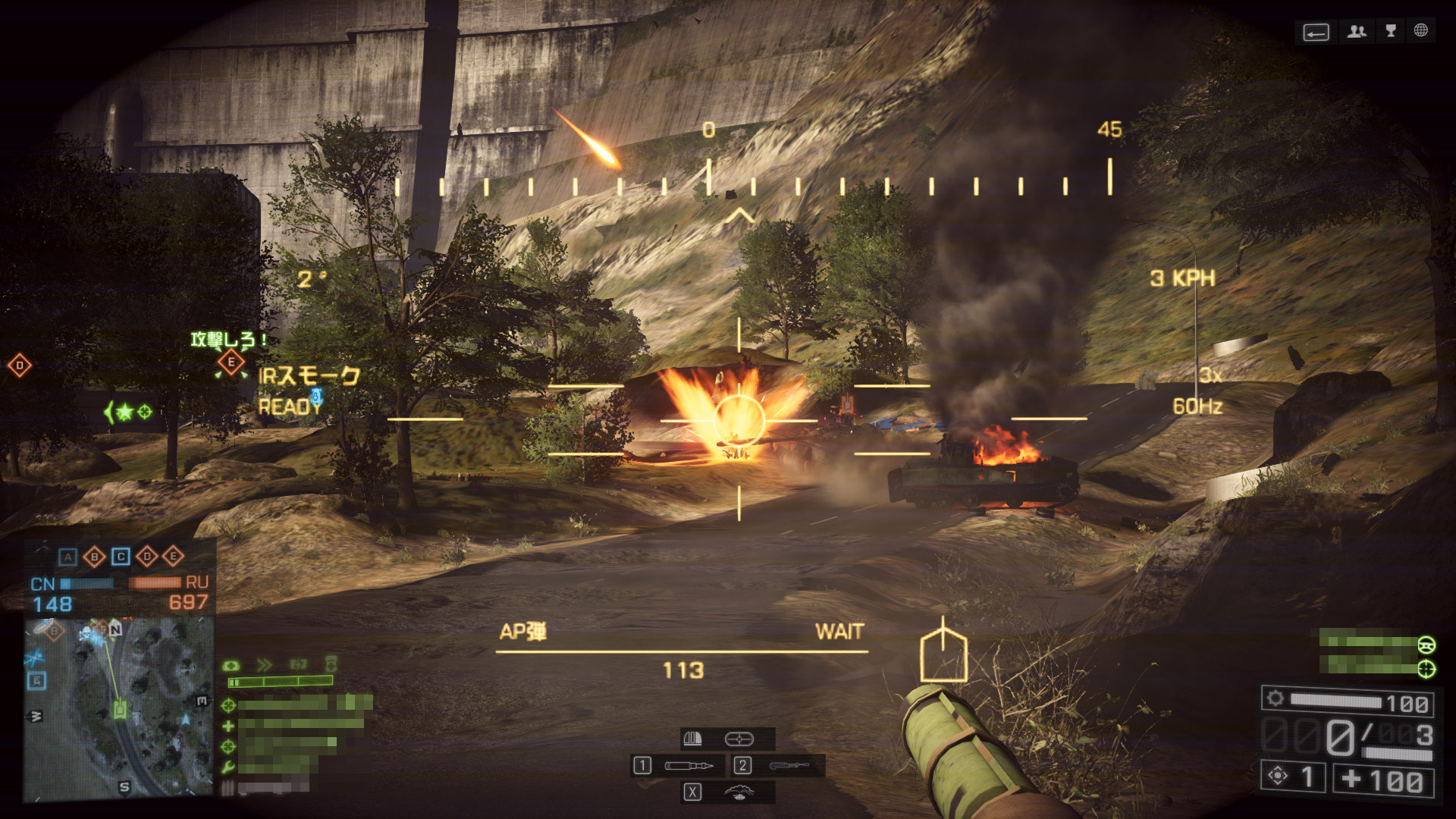Select the AP shell primary weapon slot
The height and width of the screenshot is (819, 1456).
689,766
